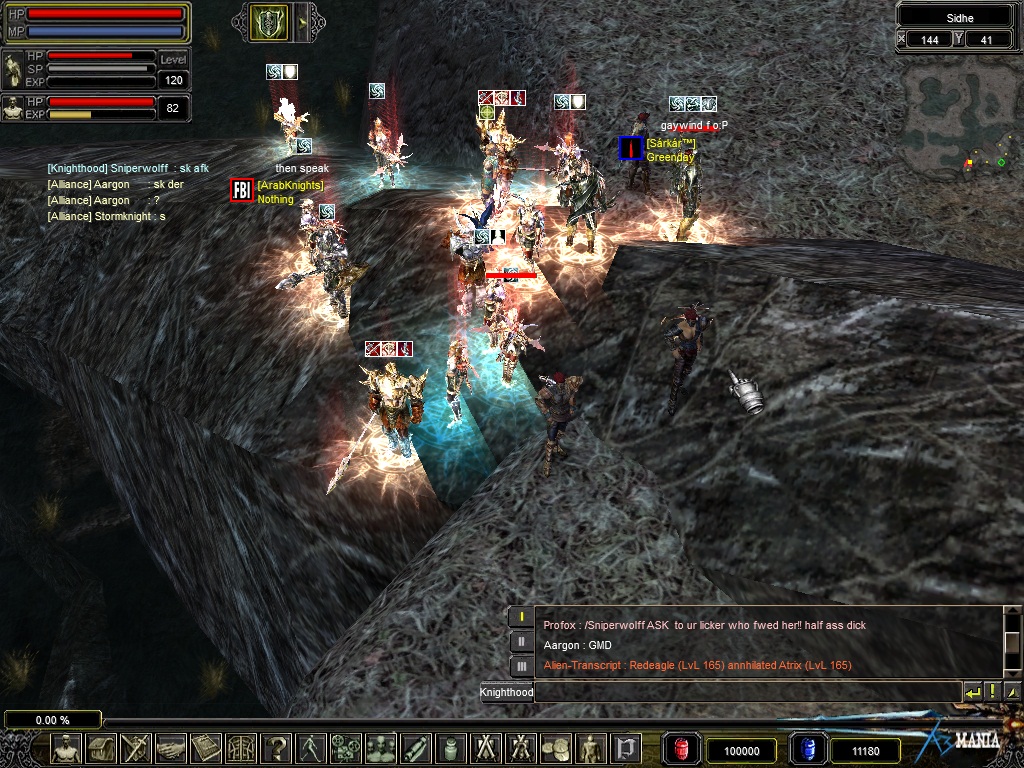Select the pet portrait at top-left

click(x=13, y=70)
